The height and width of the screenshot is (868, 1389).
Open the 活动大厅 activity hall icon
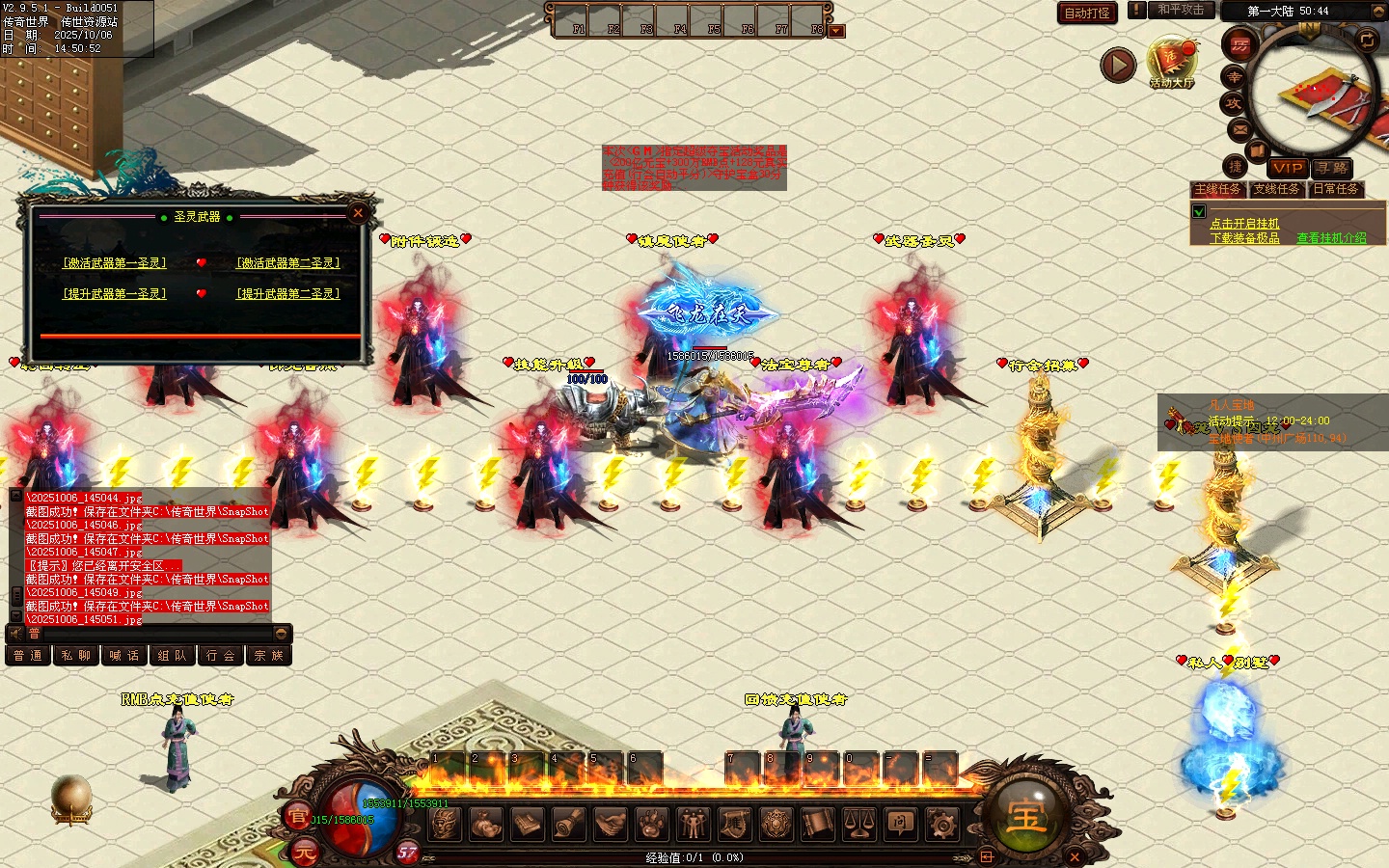pos(1172,64)
